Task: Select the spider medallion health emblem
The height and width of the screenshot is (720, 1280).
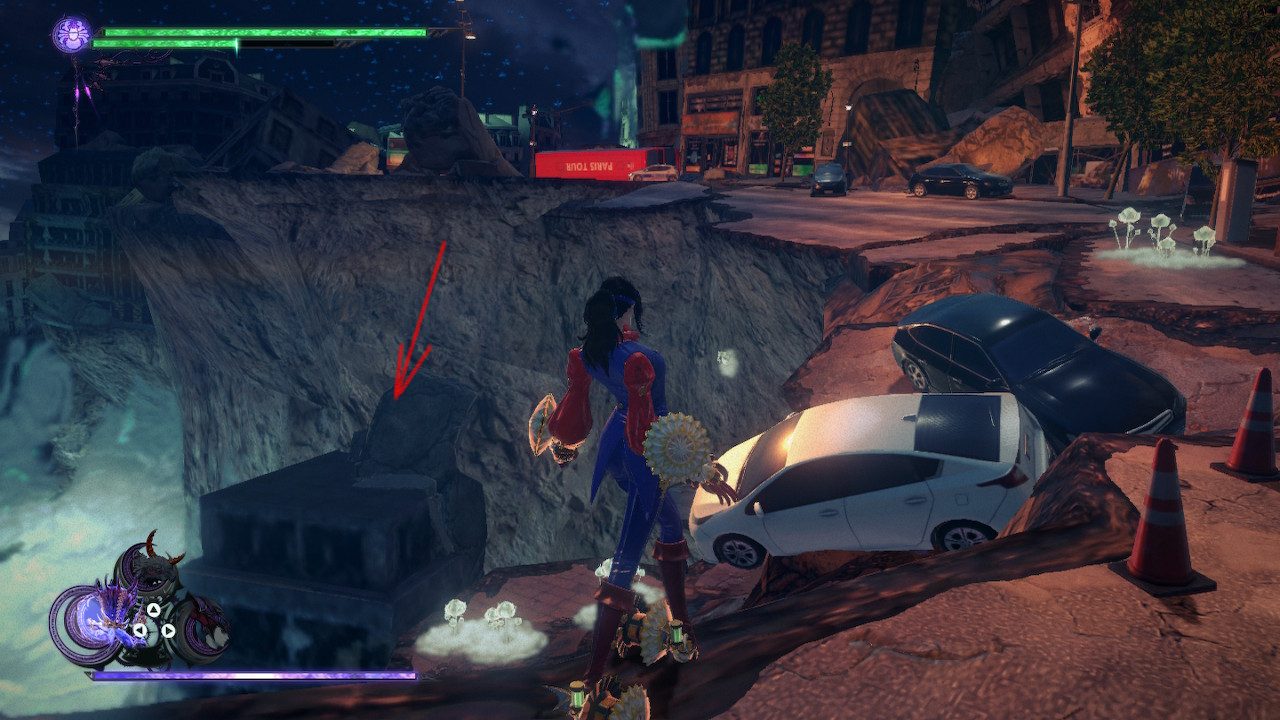Action: [70, 33]
